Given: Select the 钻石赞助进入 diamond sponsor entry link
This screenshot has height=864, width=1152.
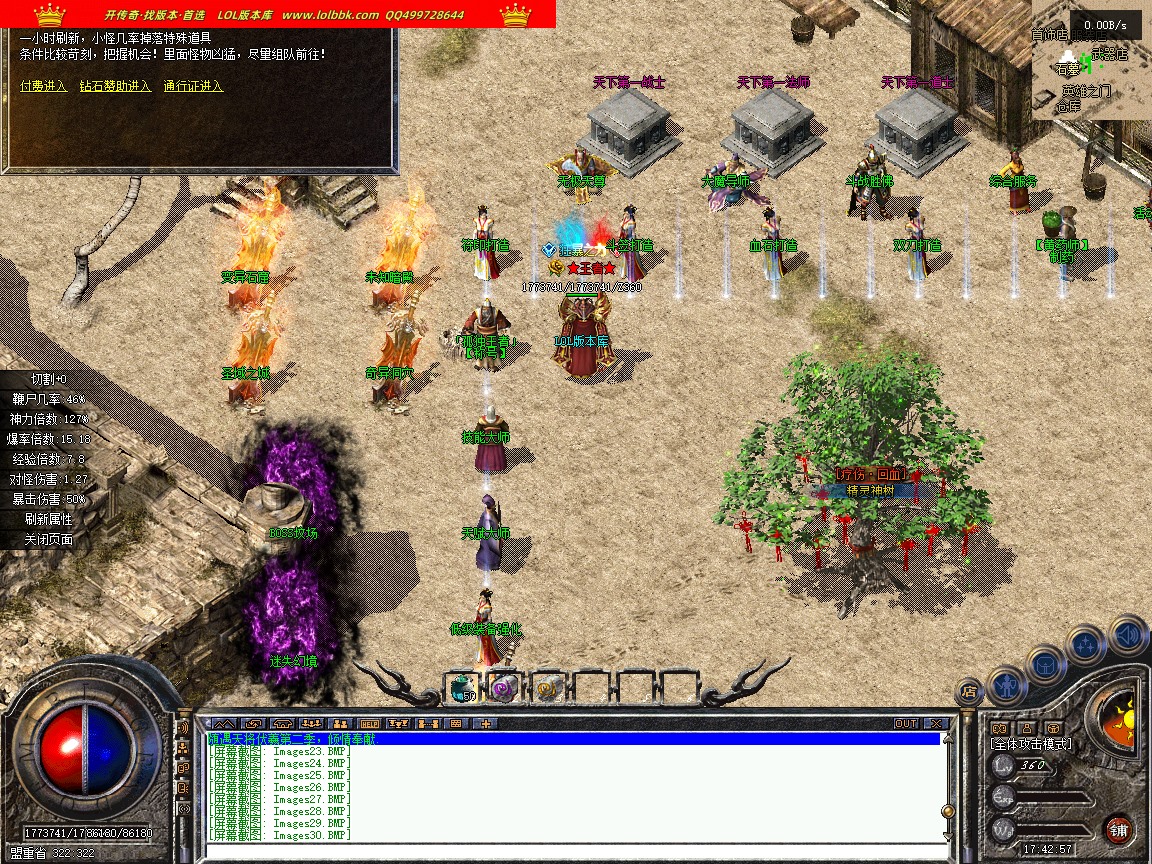Looking at the screenshot, I should pos(115,86).
